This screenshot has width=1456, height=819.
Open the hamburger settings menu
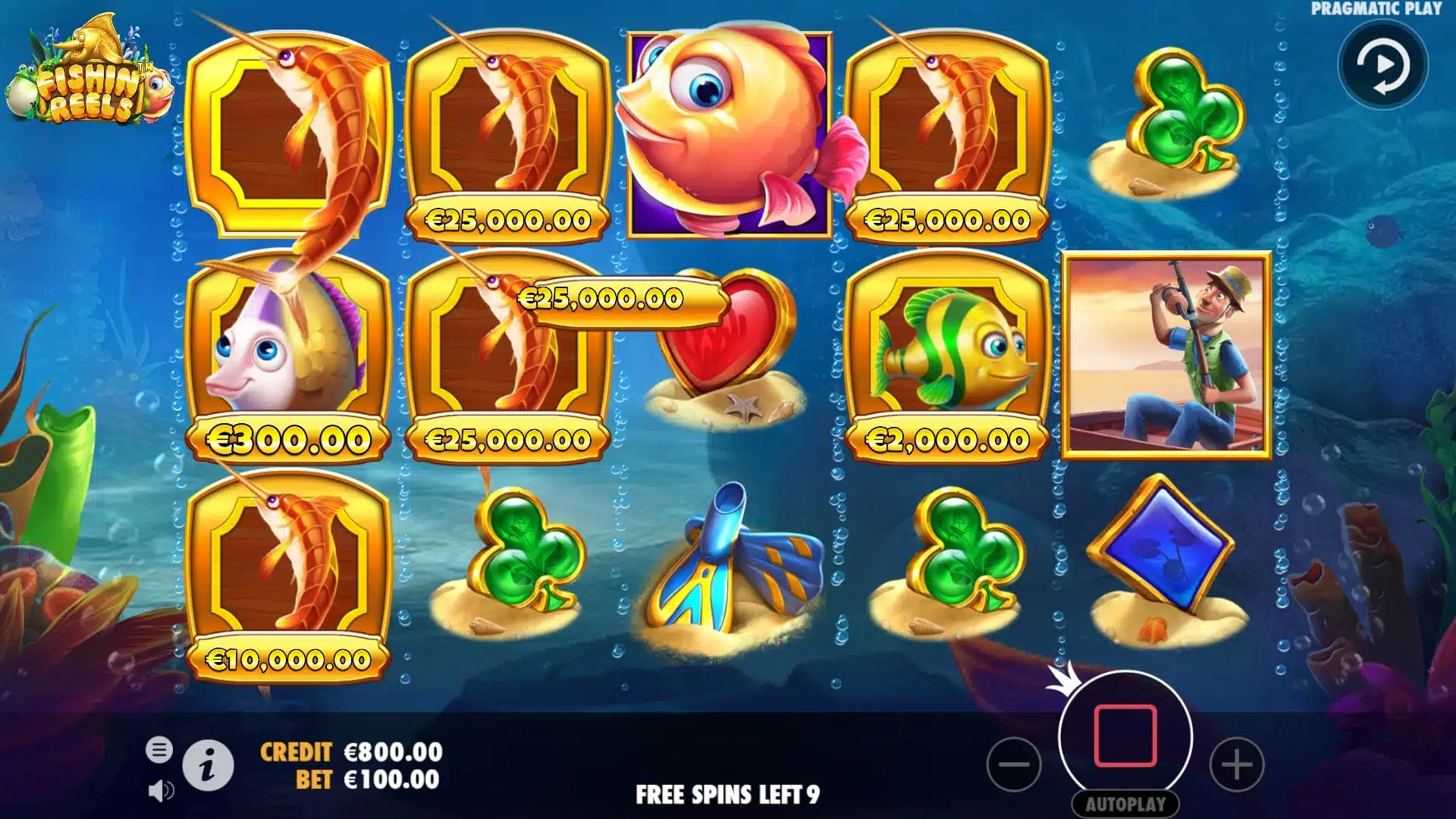click(159, 750)
